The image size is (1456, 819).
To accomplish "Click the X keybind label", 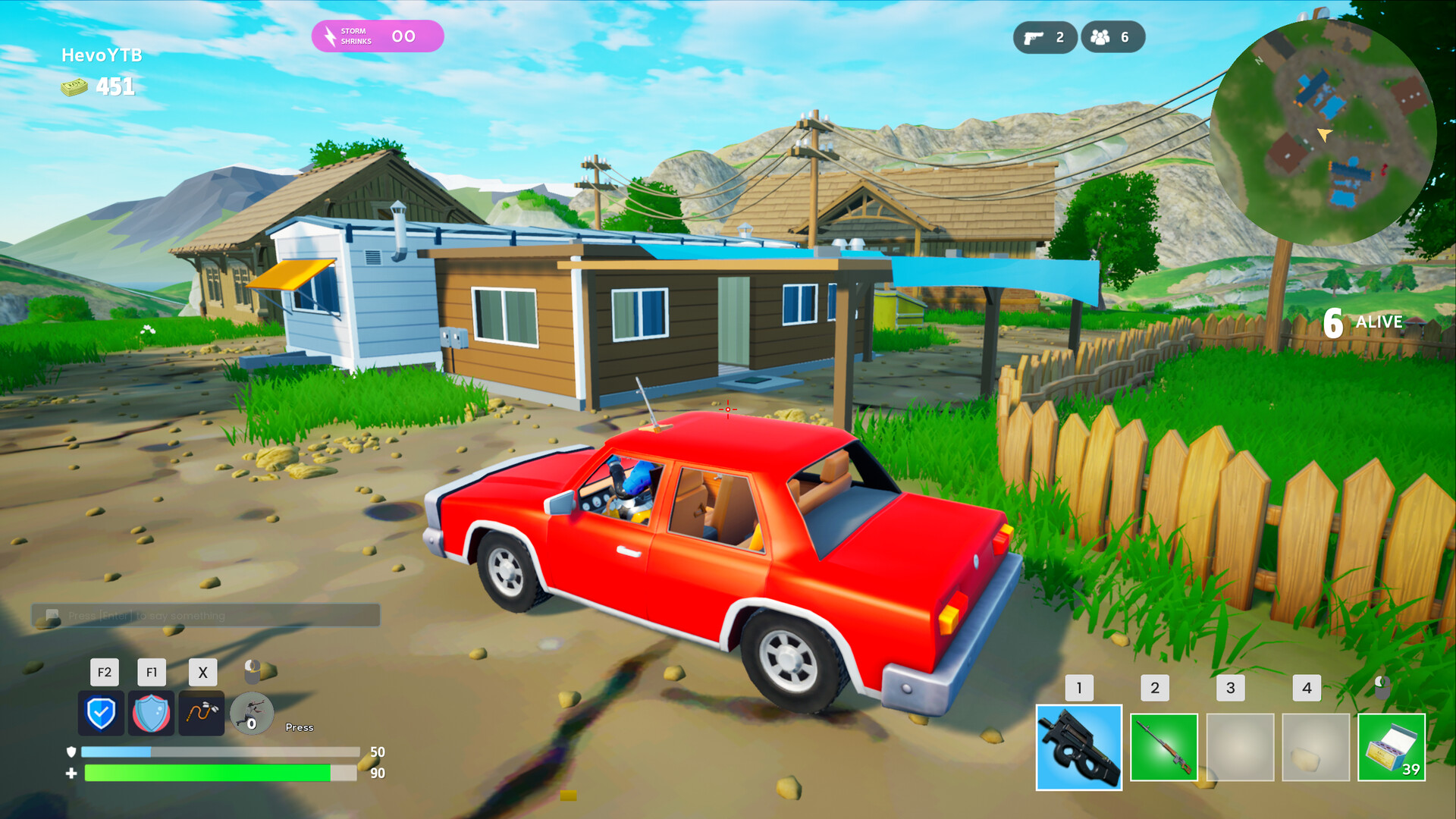I will pyautogui.click(x=201, y=672).
